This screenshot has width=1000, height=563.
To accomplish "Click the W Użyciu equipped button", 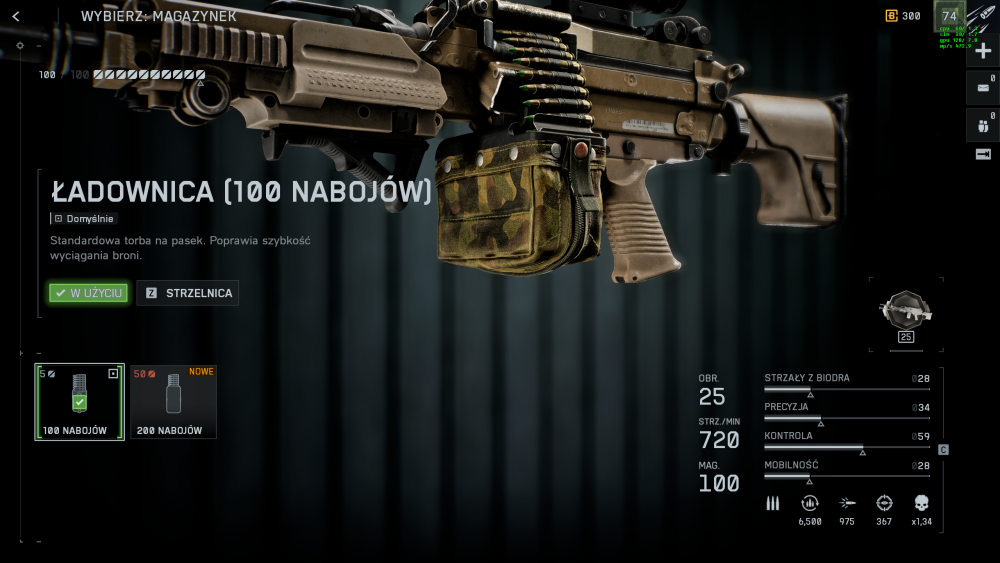I will click(89, 293).
